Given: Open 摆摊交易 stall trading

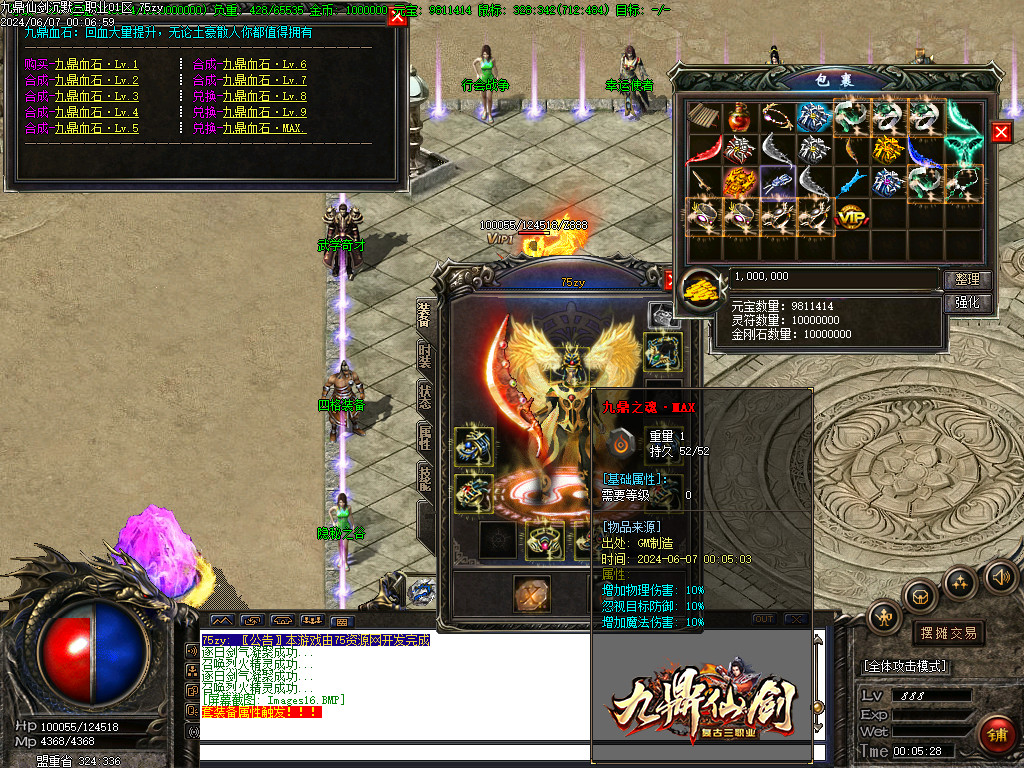Looking at the screenshot, I should pyautogui.click(x=947, y=633).
